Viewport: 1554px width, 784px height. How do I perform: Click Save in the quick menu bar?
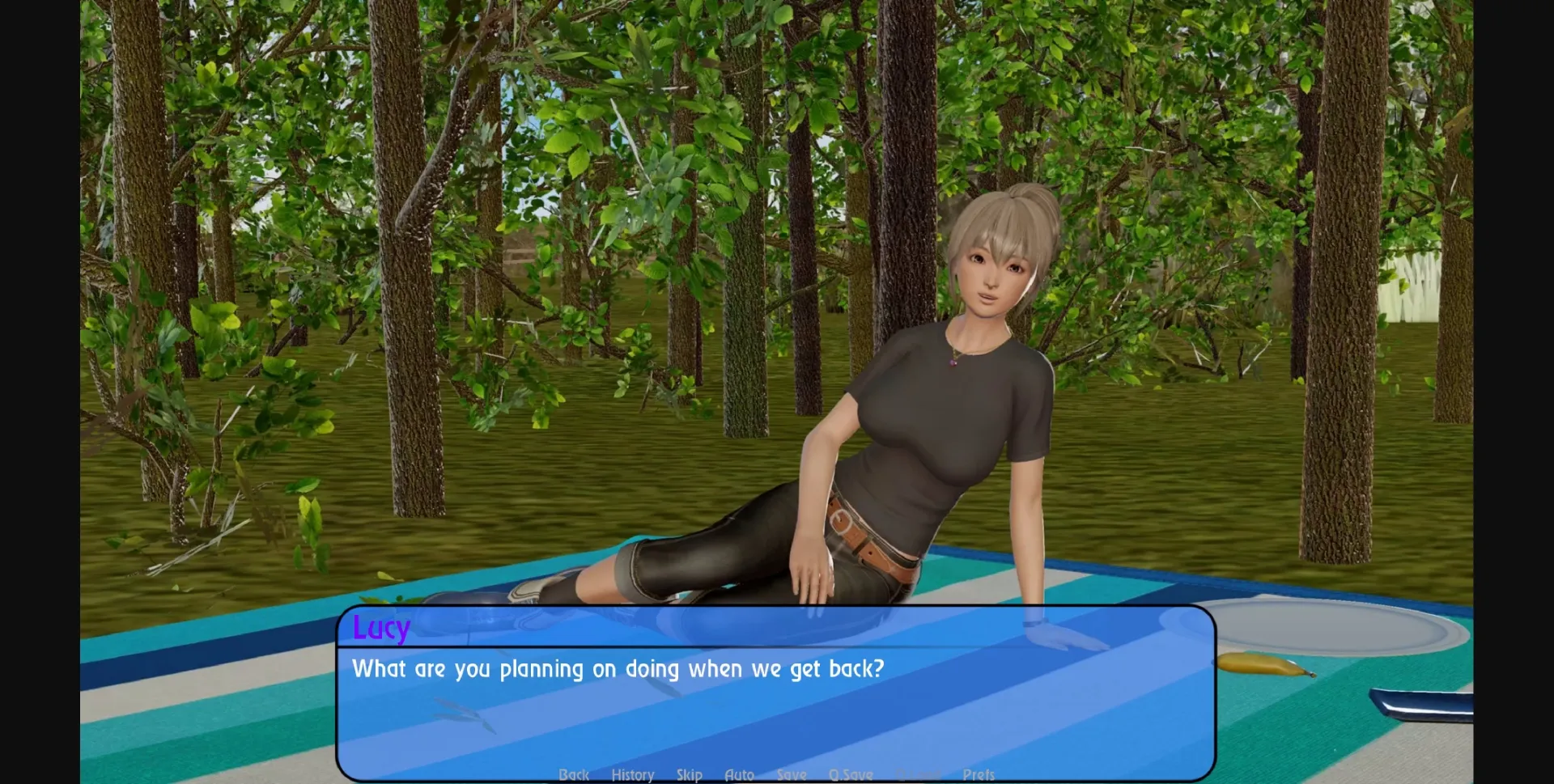pyautogui.click(x=792, y=774)
